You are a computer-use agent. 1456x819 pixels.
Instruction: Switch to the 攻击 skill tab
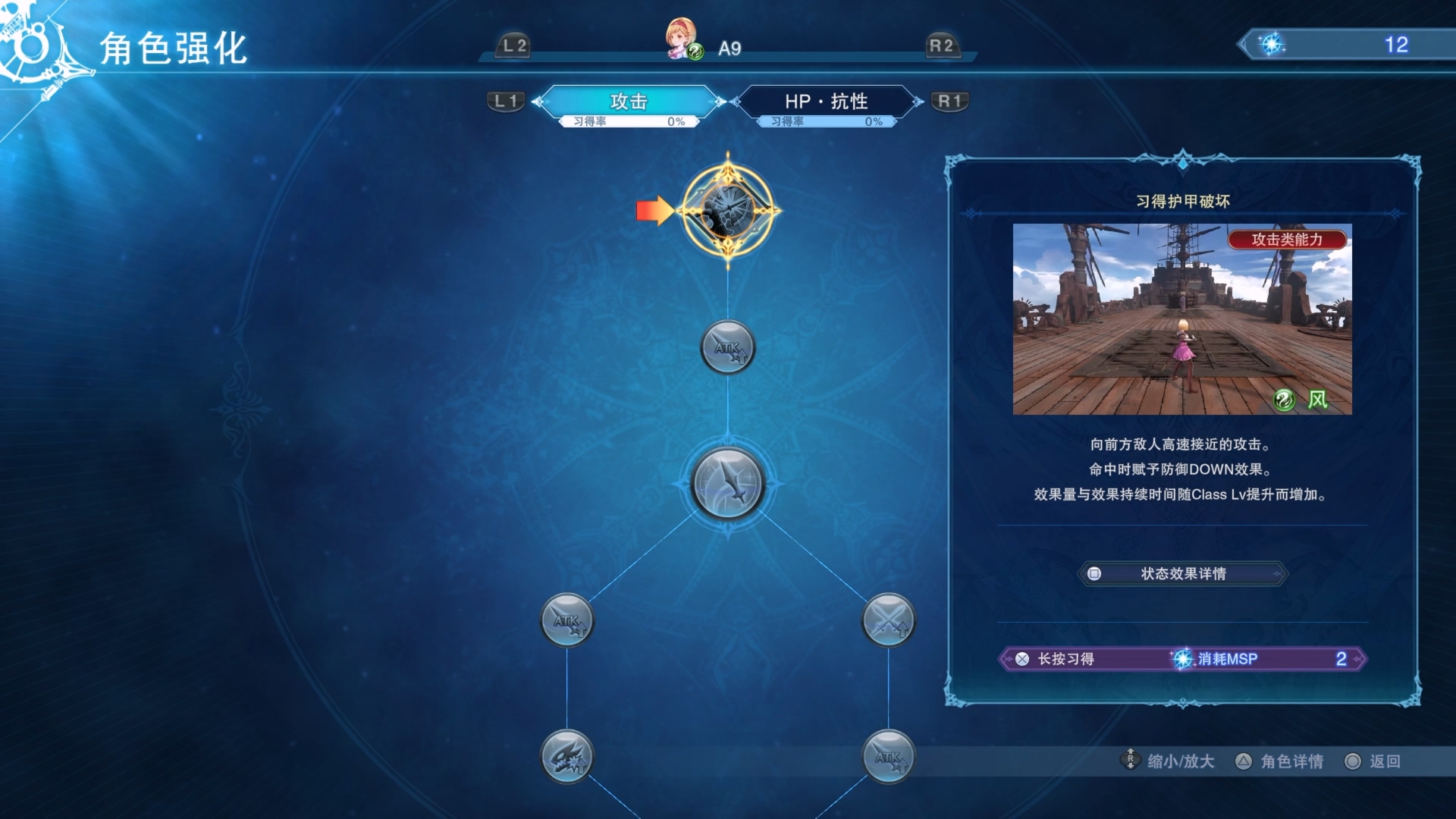[x=629, y=102]
